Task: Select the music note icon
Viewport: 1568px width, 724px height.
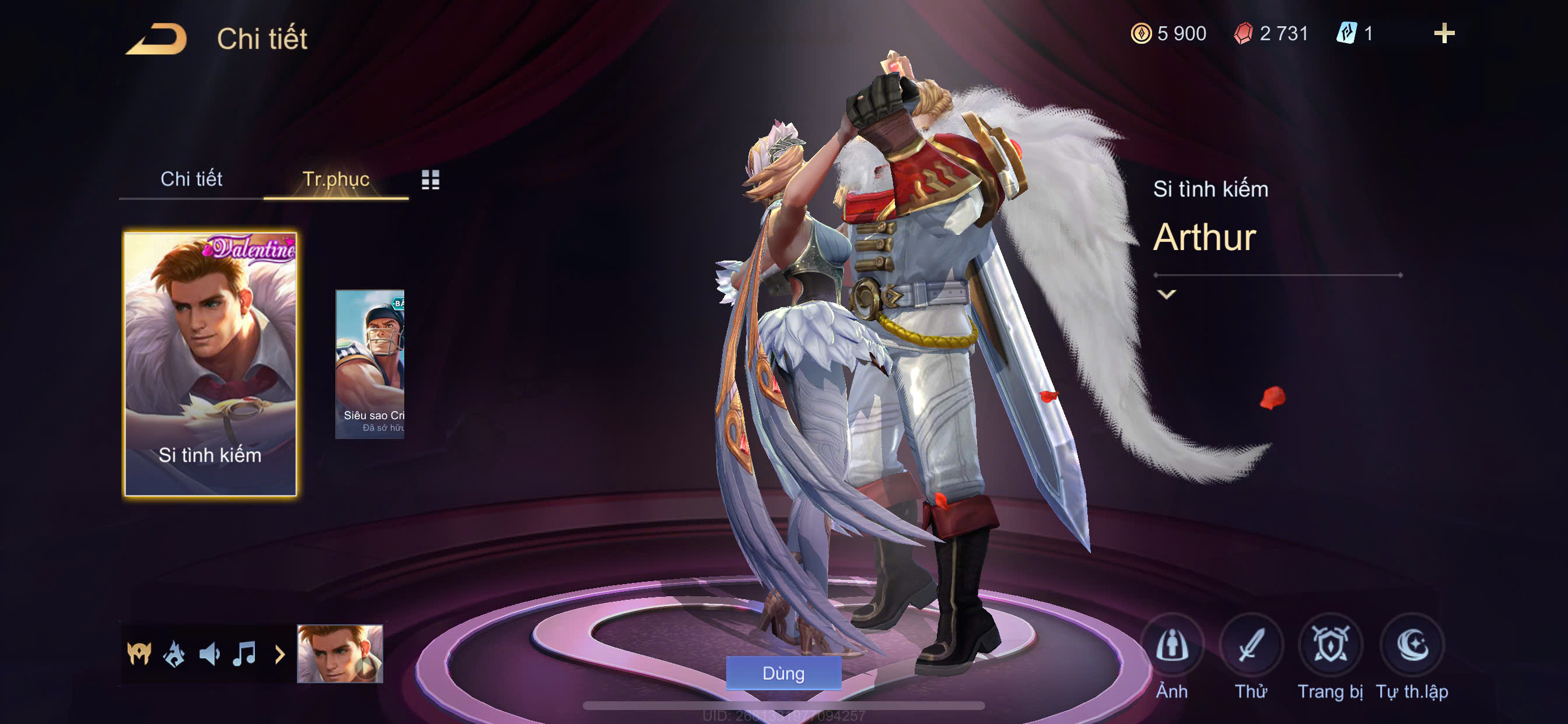Action: pyautogui.click(x=244, y=654)
